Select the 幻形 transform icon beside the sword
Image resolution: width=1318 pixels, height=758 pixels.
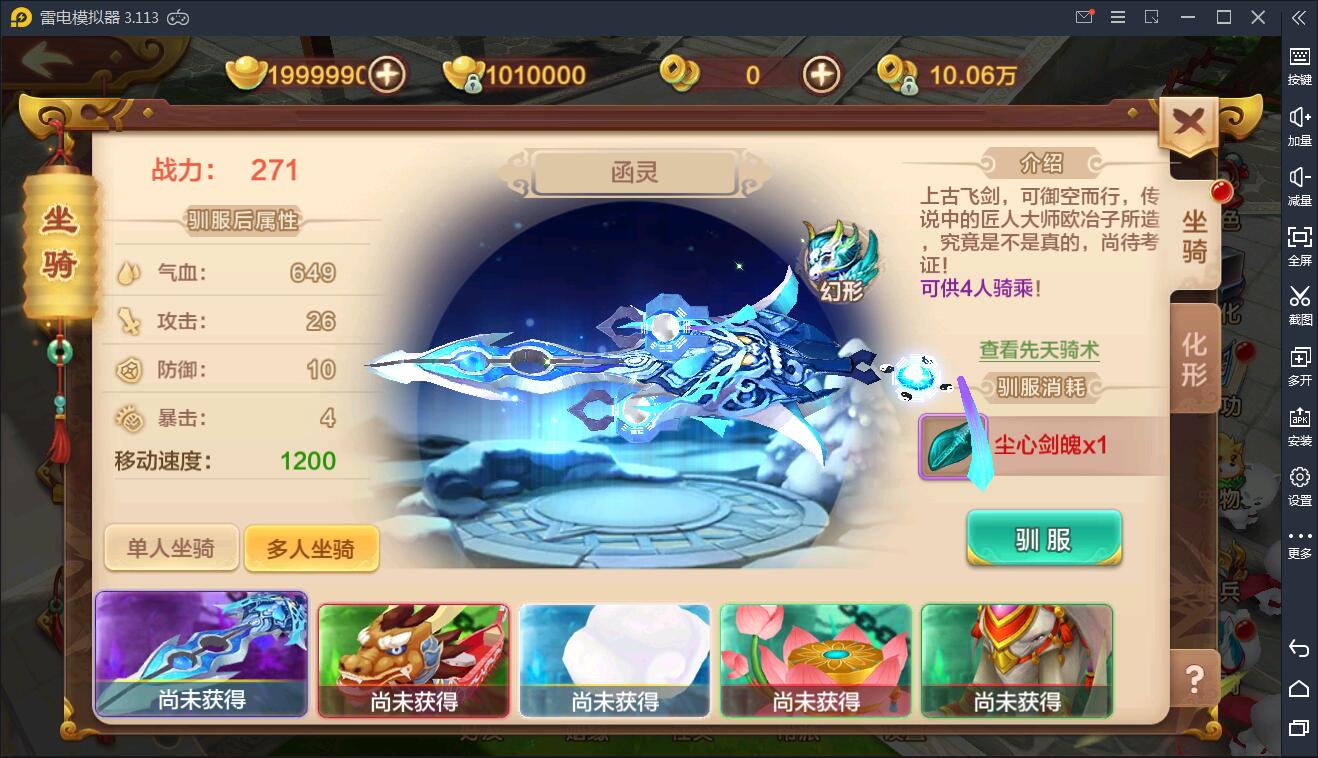838,252
